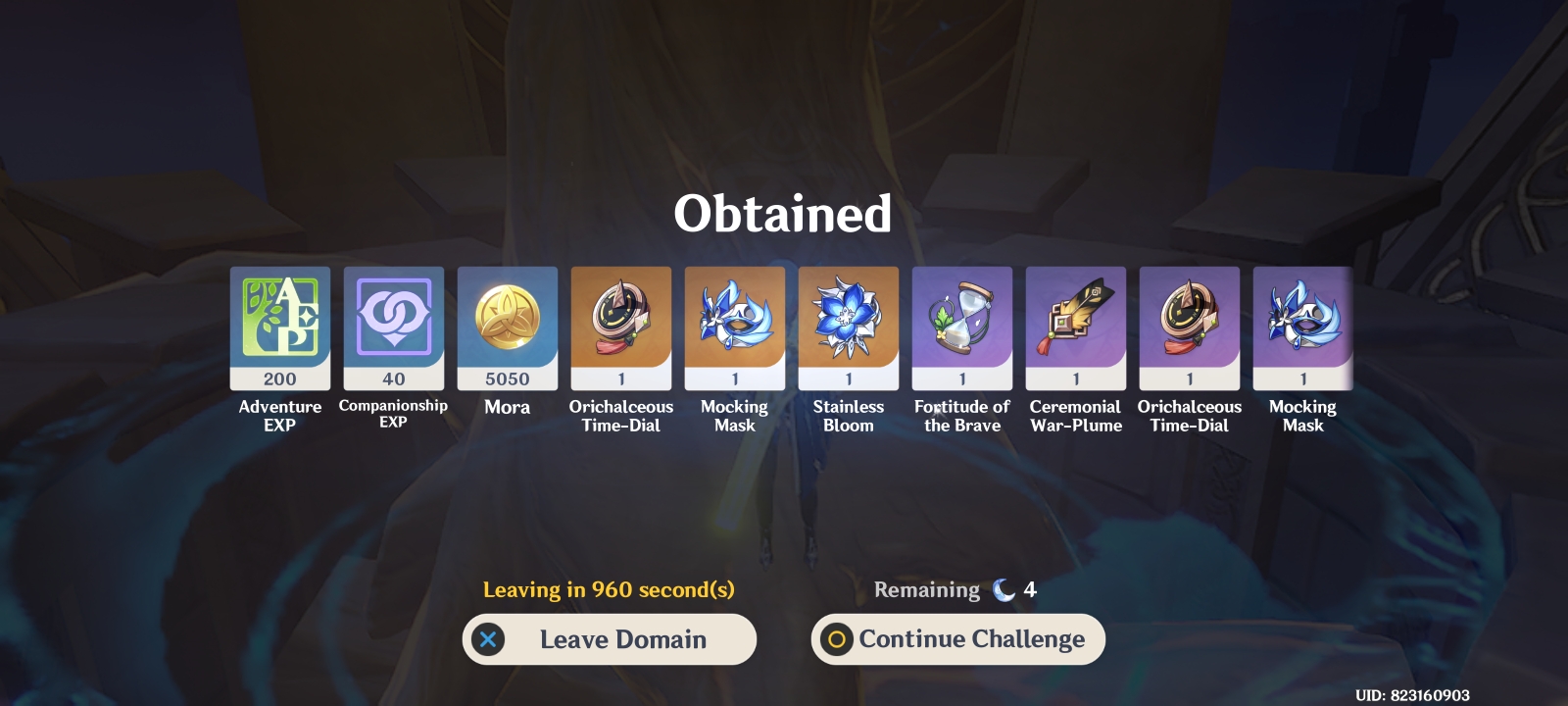Click the blue X icon on Leave Domain

tap(487, 639)
